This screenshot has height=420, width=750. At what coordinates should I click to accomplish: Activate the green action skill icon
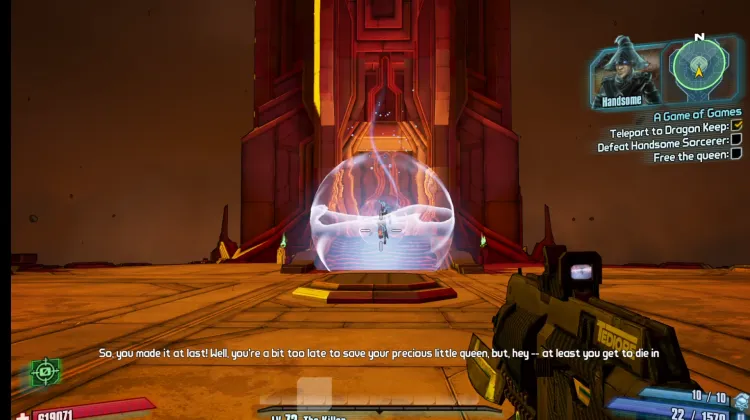(45, 372)
